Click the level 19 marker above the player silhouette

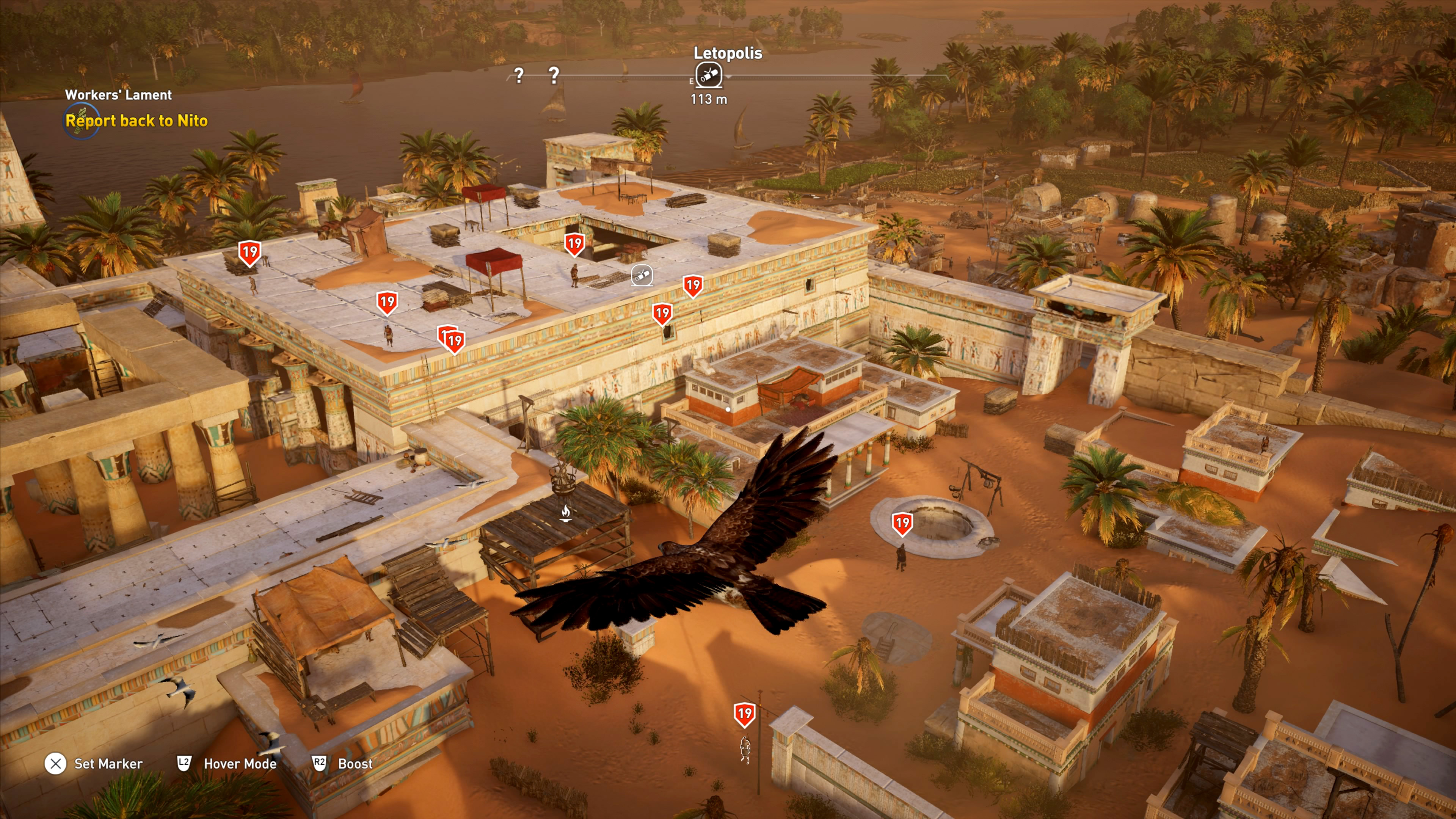click(744, 714)
